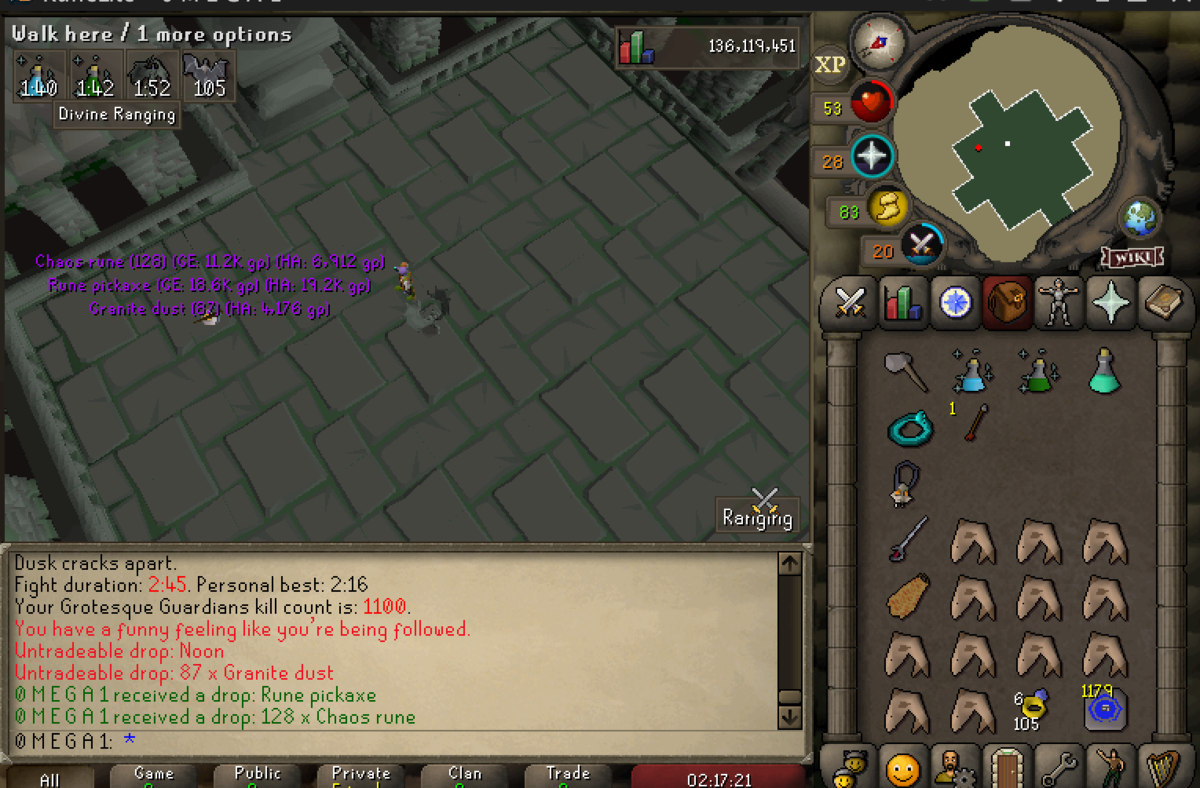Toggle run with the boot orb
The width and height of the screenshot is (1200, 788).
point(886,207)
